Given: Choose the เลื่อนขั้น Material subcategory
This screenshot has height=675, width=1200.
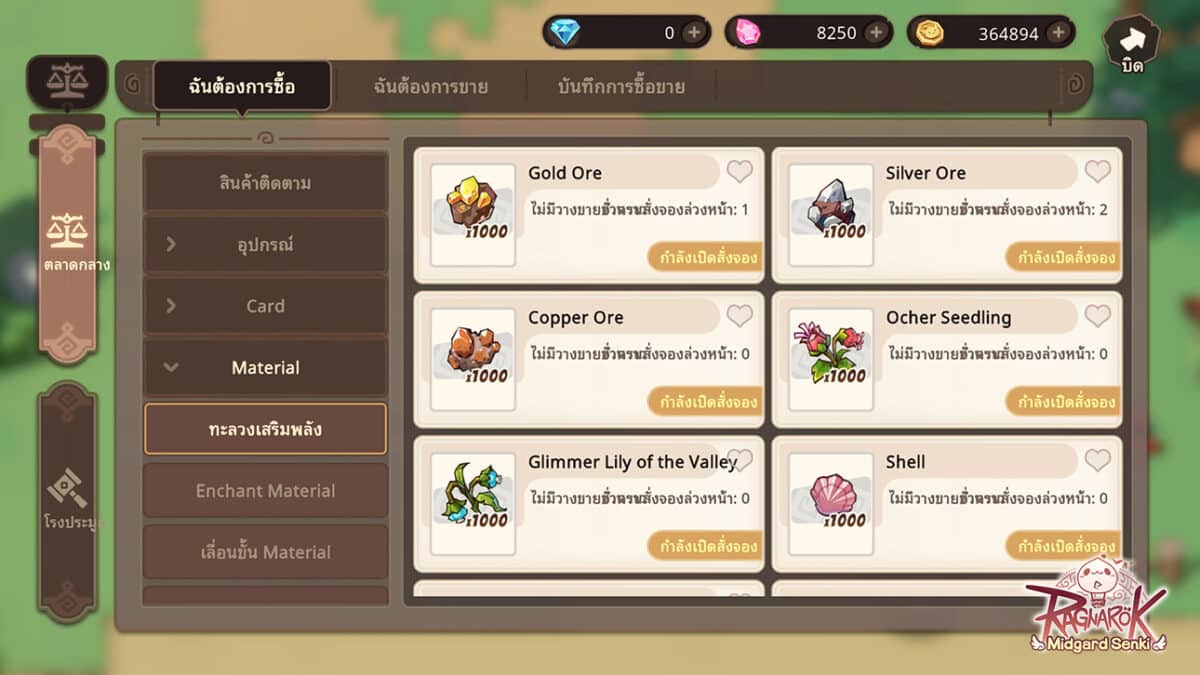Looking at the screenshot, I should [x=265, y=552].
